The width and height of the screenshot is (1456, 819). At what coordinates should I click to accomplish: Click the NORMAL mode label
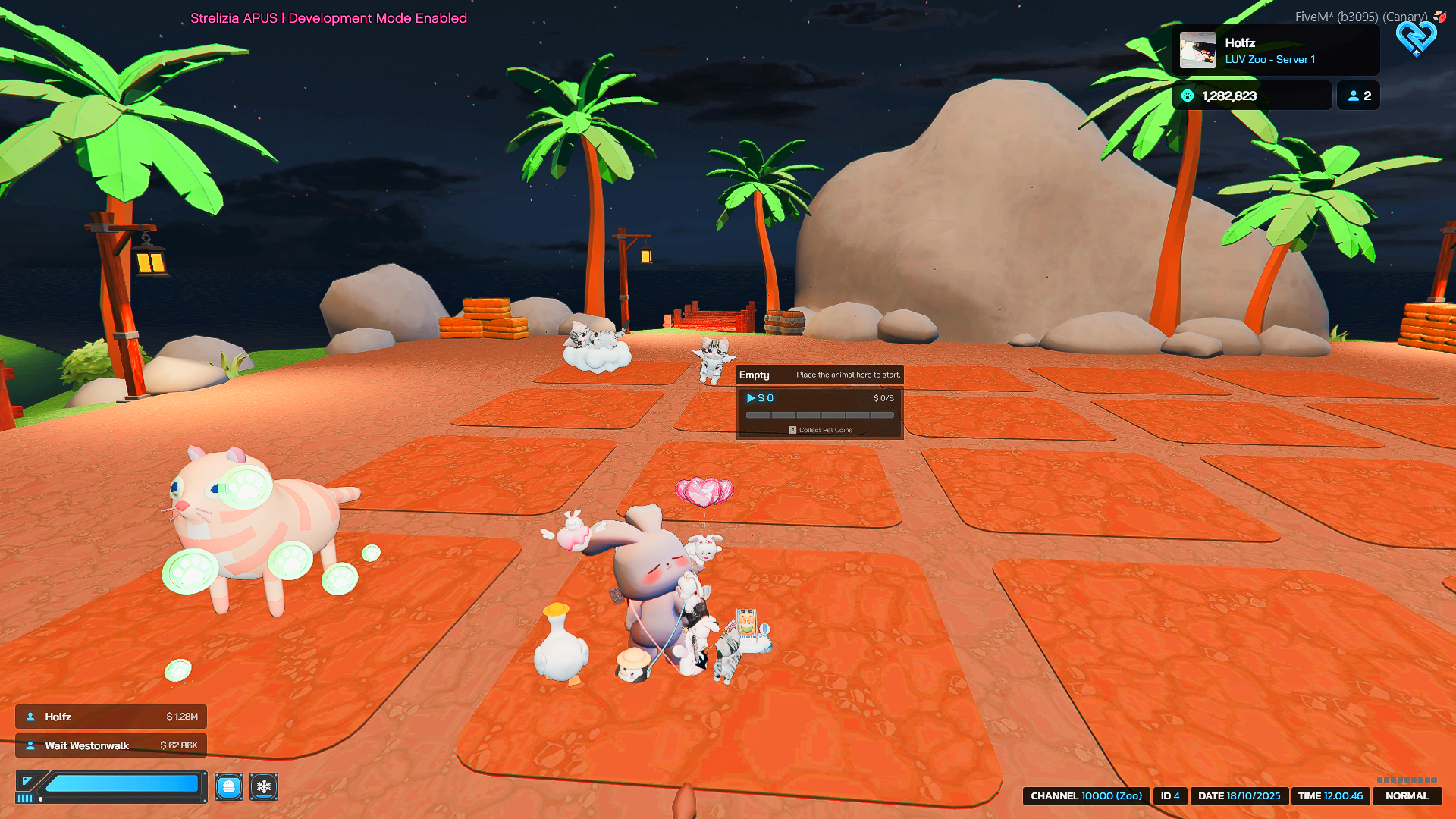tap(1407, 796)
